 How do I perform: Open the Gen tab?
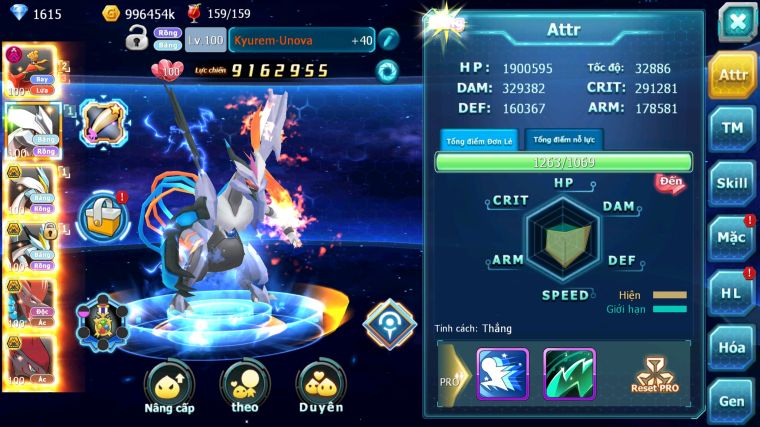pyautogui.click(x=733, y=400)
